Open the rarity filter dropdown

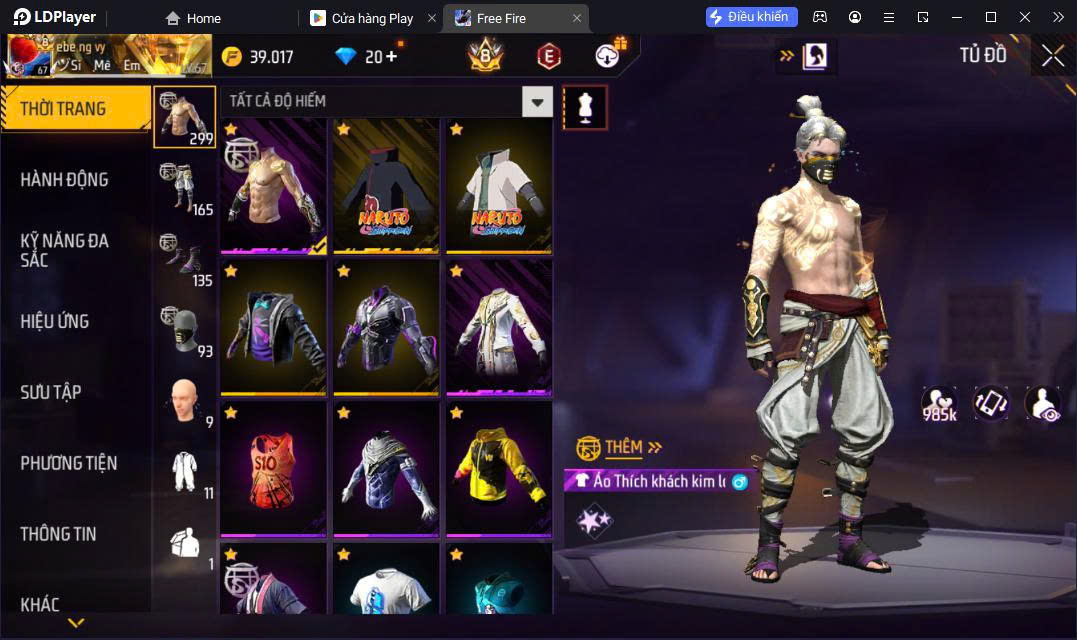click(x=538, y=101)
